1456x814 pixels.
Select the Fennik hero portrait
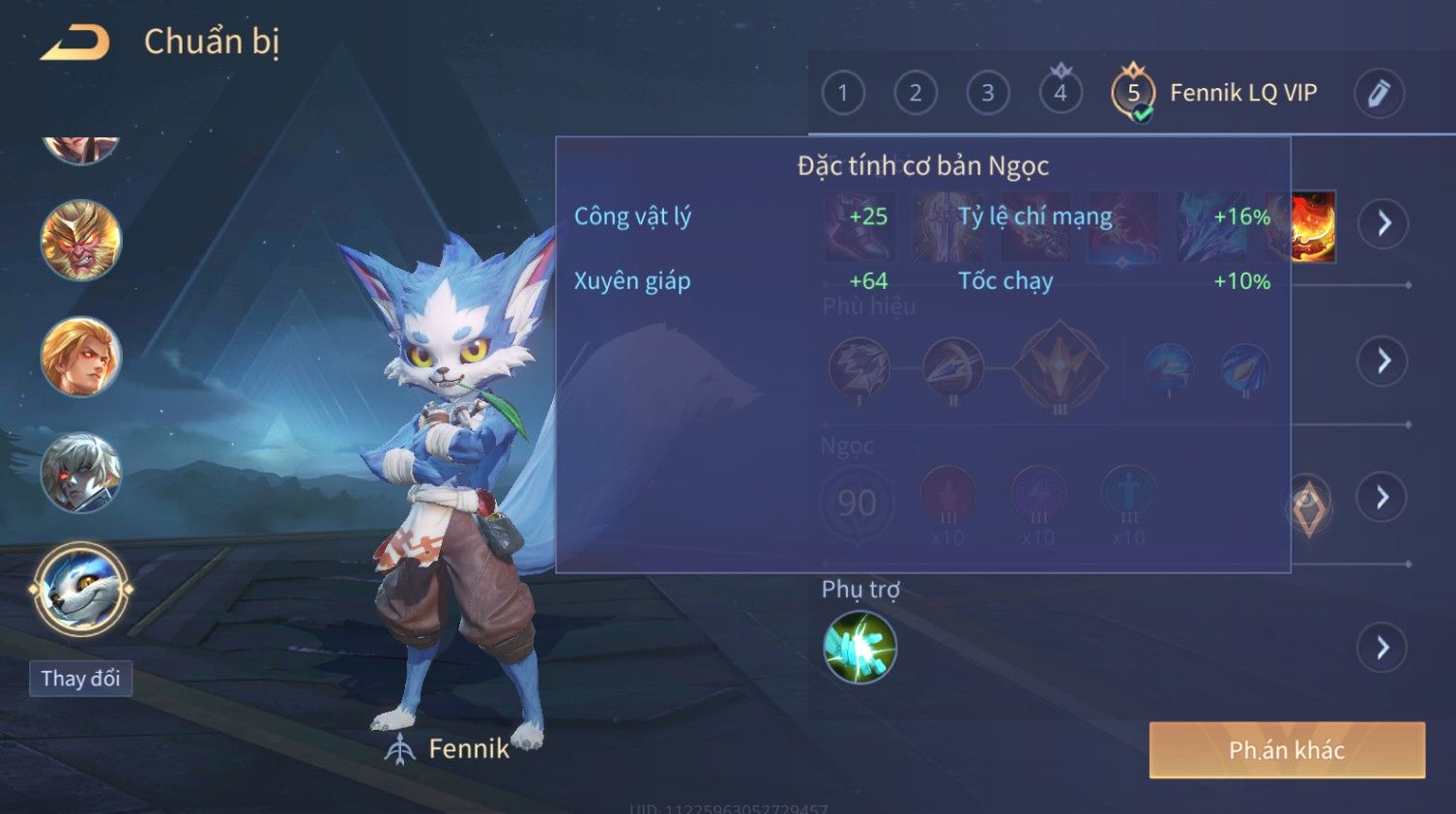pos(80,589)
